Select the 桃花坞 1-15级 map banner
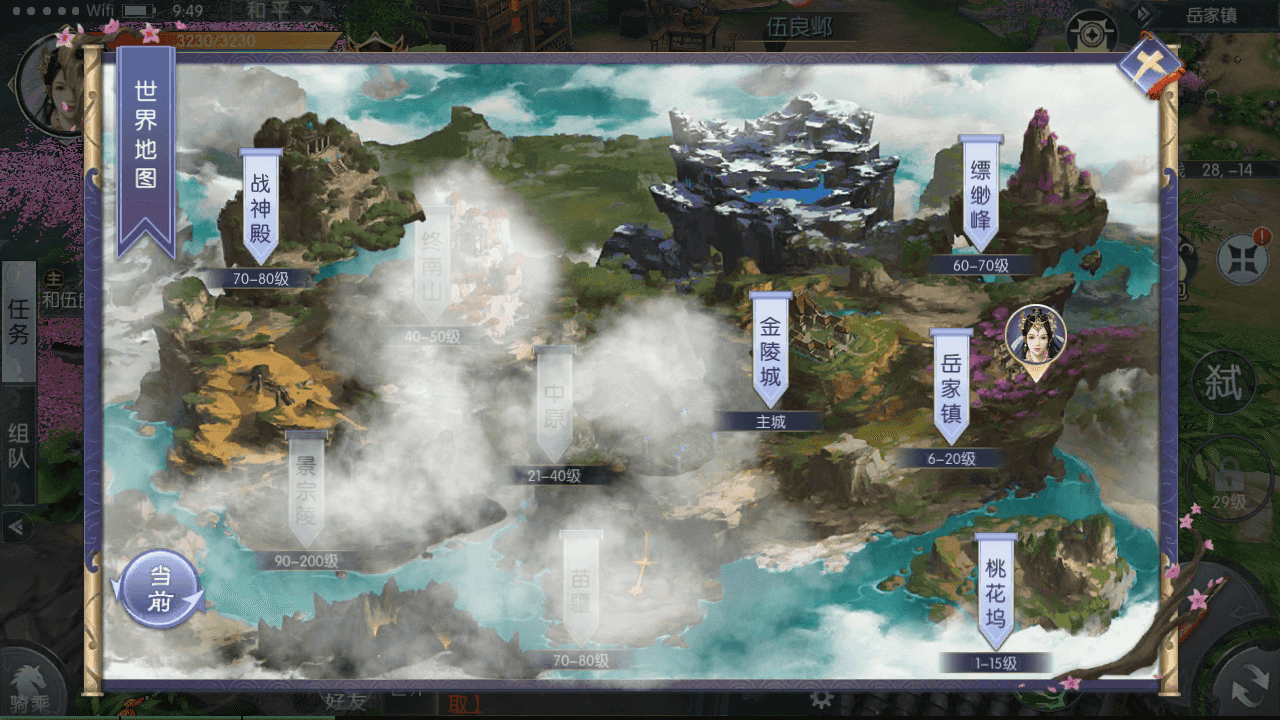Image resolution: width=1280 pixels, height=720 pixels. pos(997,590)
